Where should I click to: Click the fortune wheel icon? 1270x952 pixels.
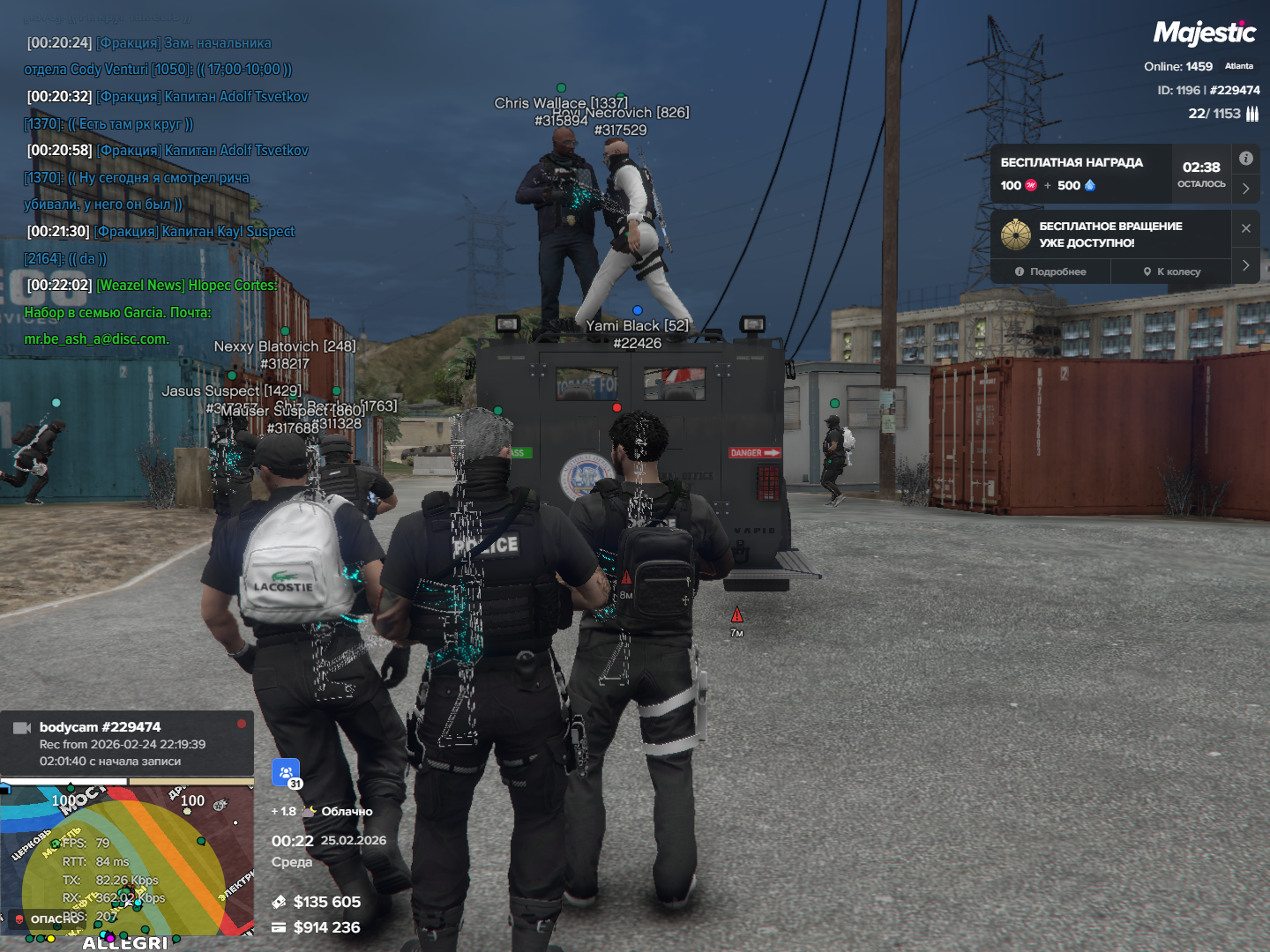pos(1016,234)
